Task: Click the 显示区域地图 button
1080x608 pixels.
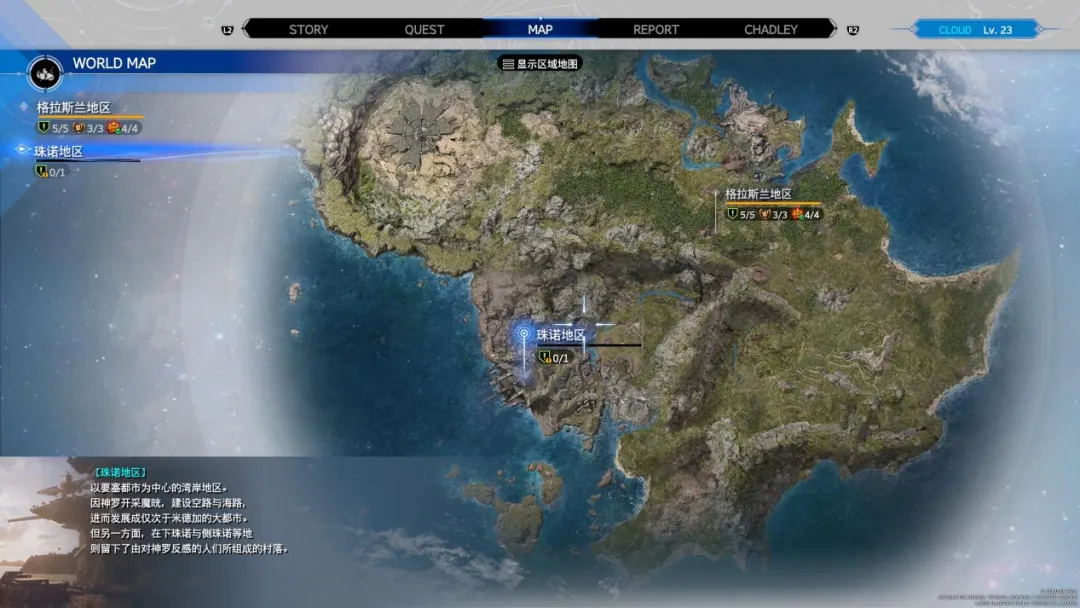Action: click(x=540, y=63)
